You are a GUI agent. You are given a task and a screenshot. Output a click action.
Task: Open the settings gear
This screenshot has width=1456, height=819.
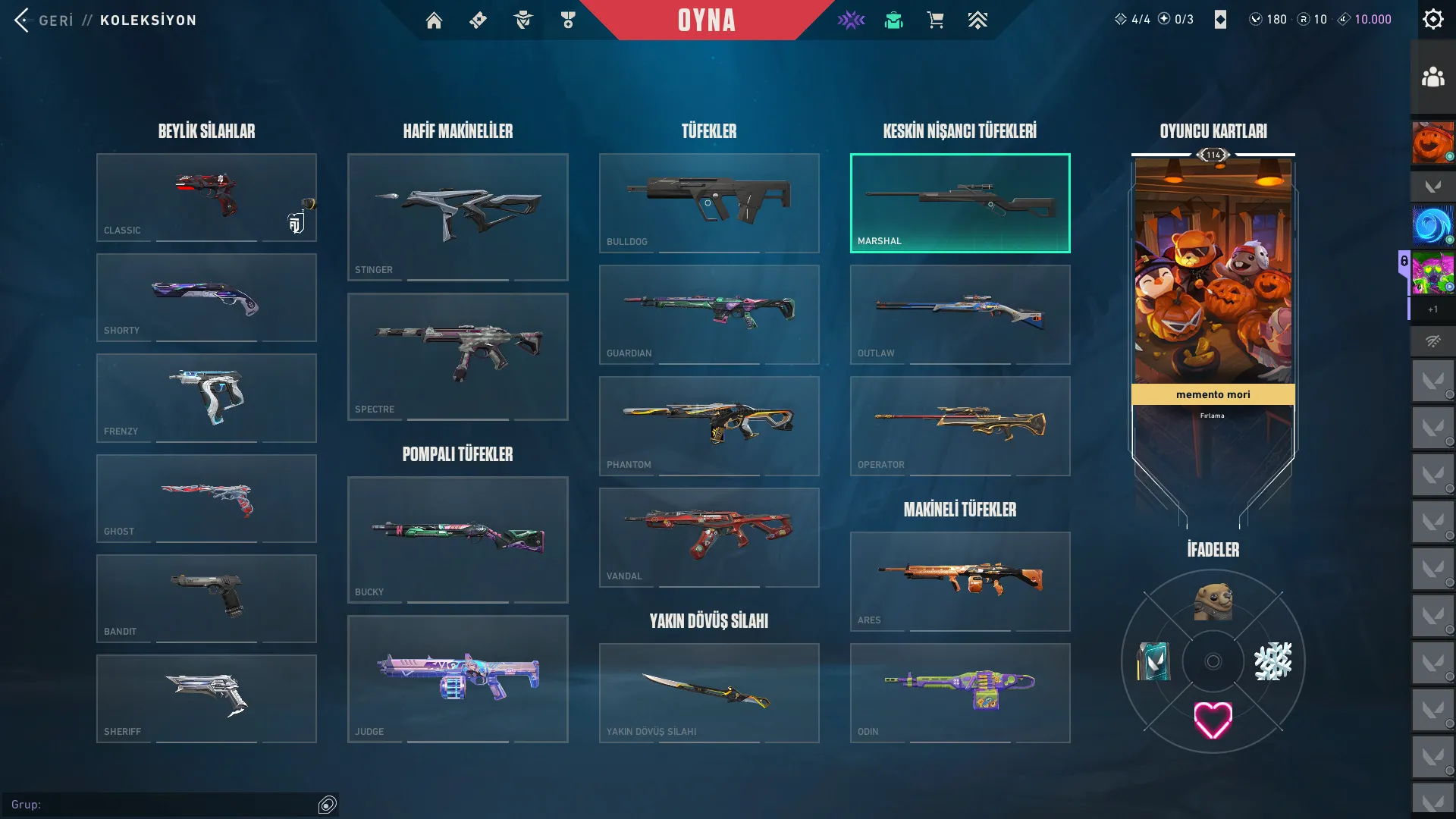(x=1432, y=19)
